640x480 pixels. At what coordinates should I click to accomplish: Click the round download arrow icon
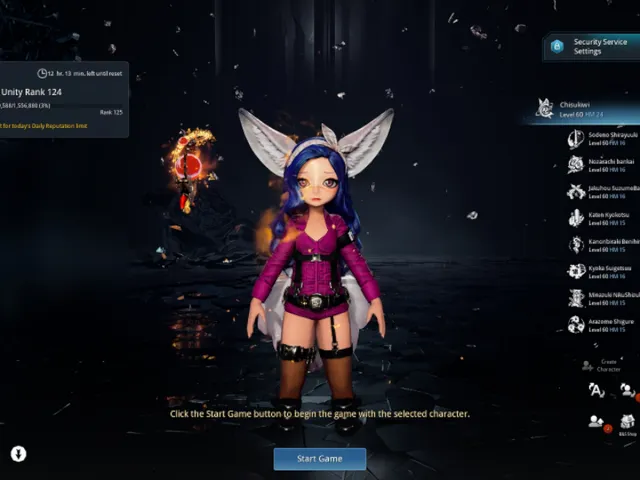click(18, 454)
